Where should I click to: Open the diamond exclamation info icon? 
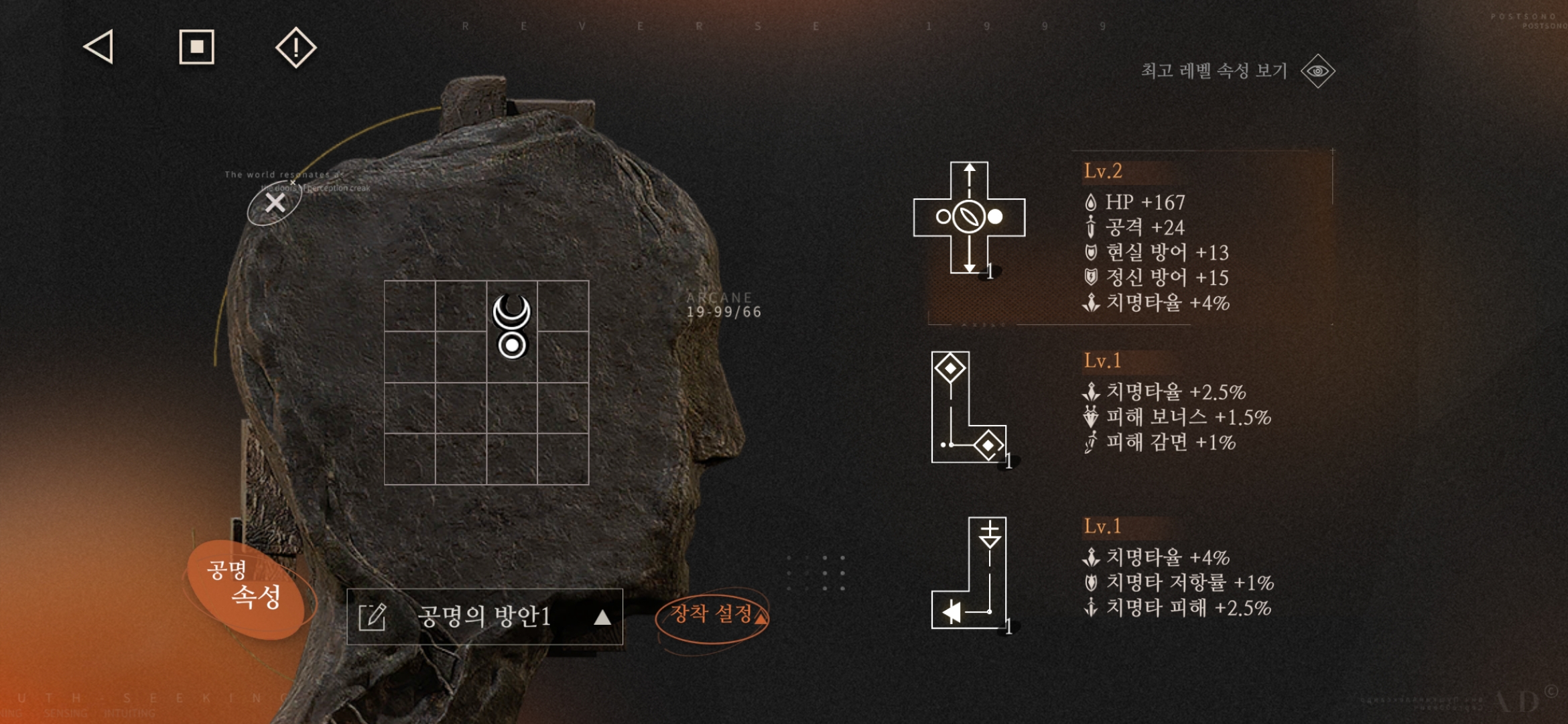[x=296, y=48]
